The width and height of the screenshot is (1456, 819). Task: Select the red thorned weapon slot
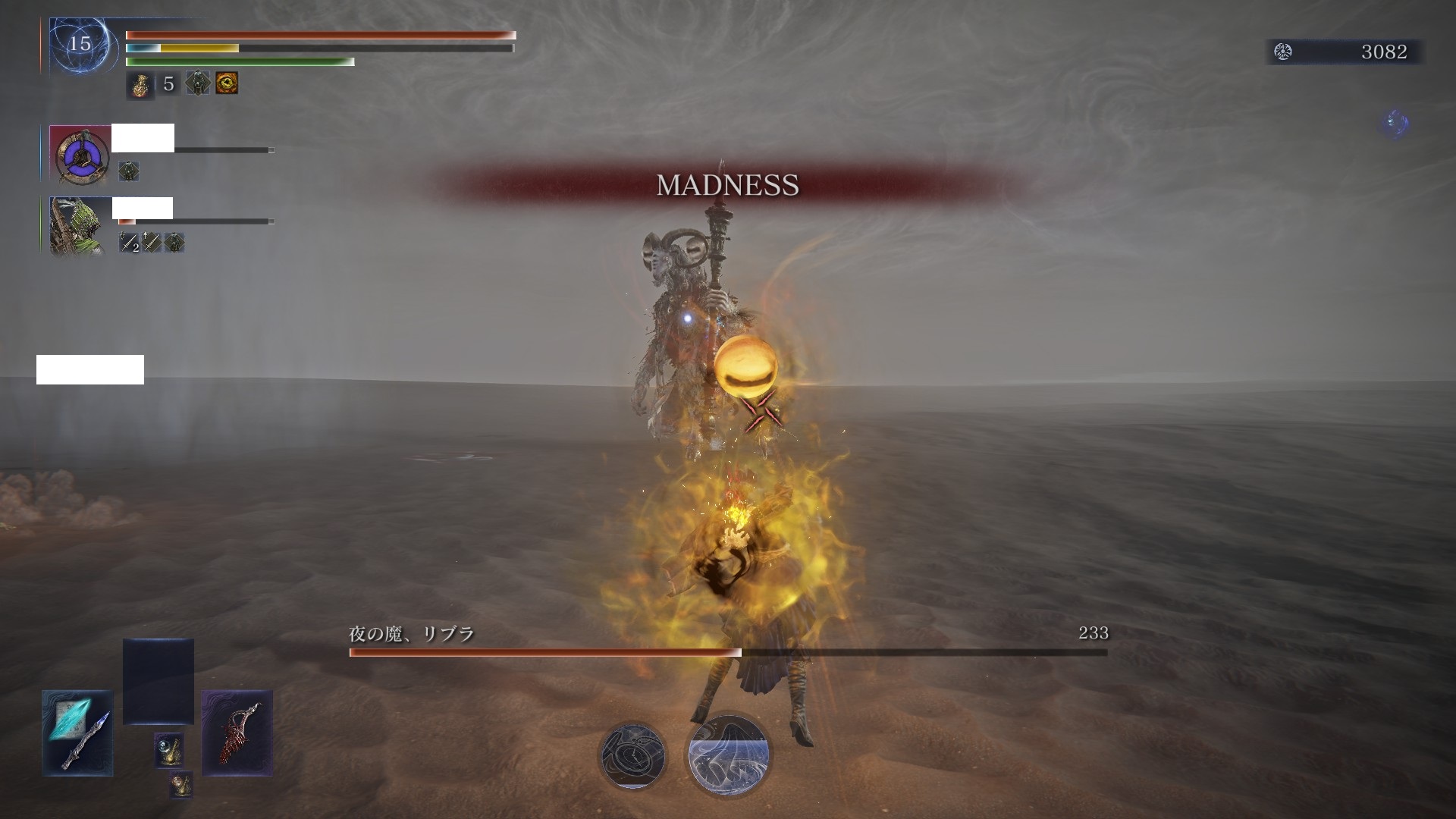point(237,733)
